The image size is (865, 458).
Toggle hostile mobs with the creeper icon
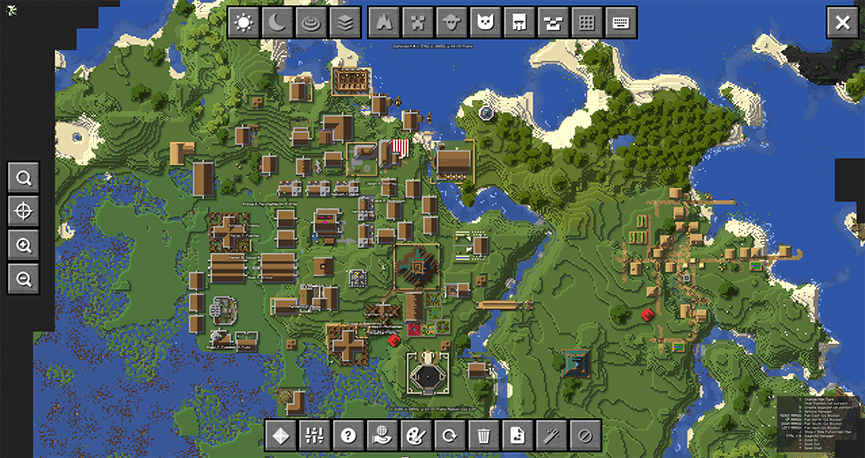418,23
